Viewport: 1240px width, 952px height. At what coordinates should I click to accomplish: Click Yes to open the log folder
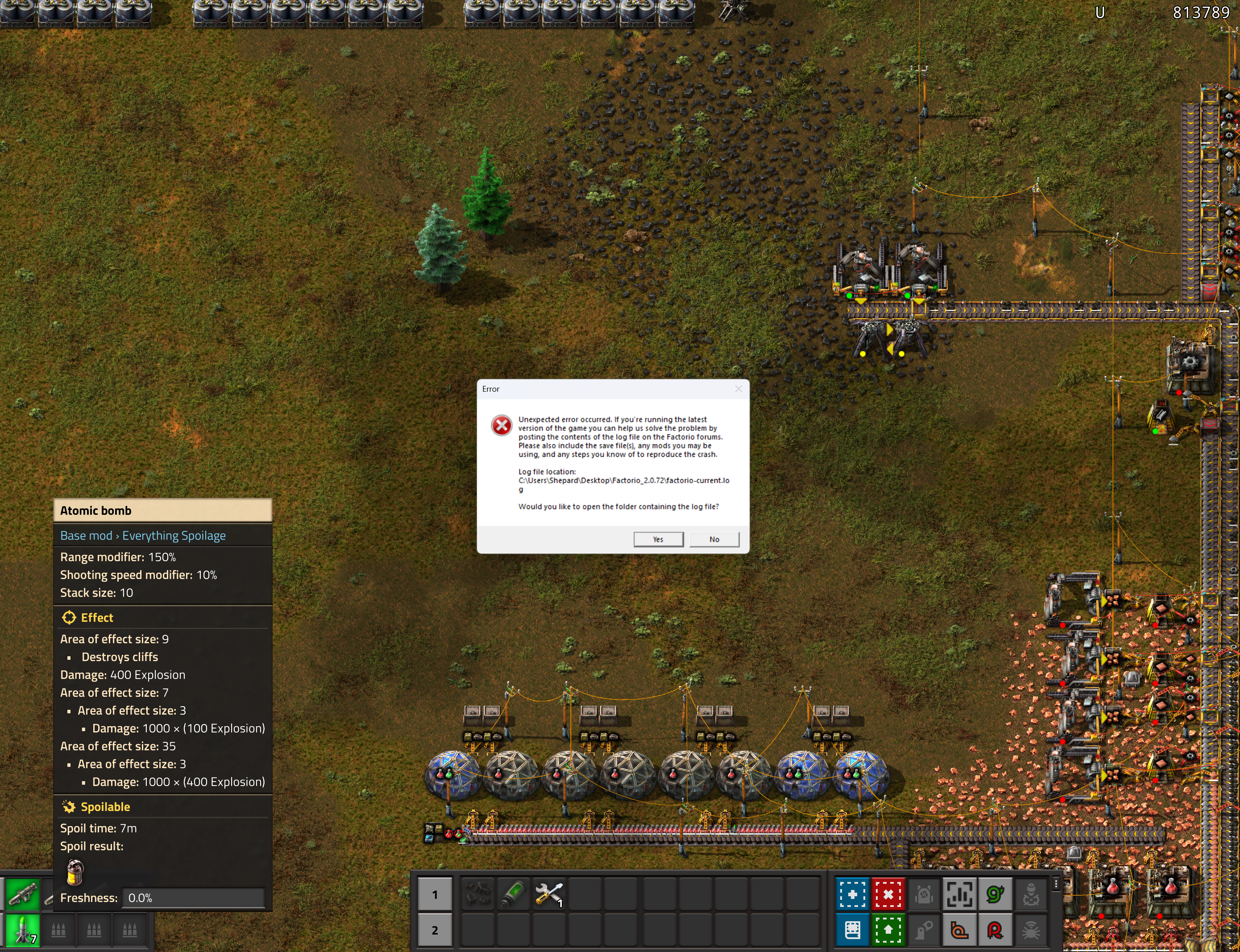click(x=658, y=539)
